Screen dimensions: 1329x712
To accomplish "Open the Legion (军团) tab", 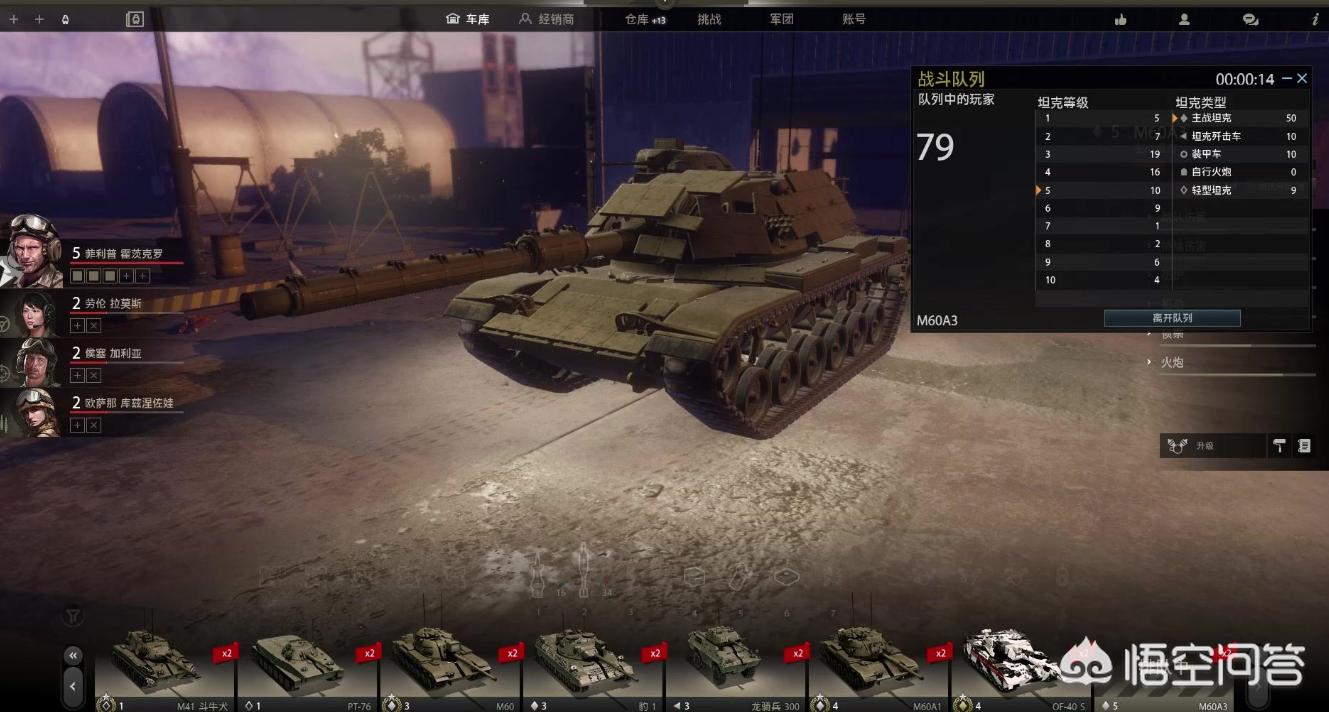I will click(x=781, y=19).
